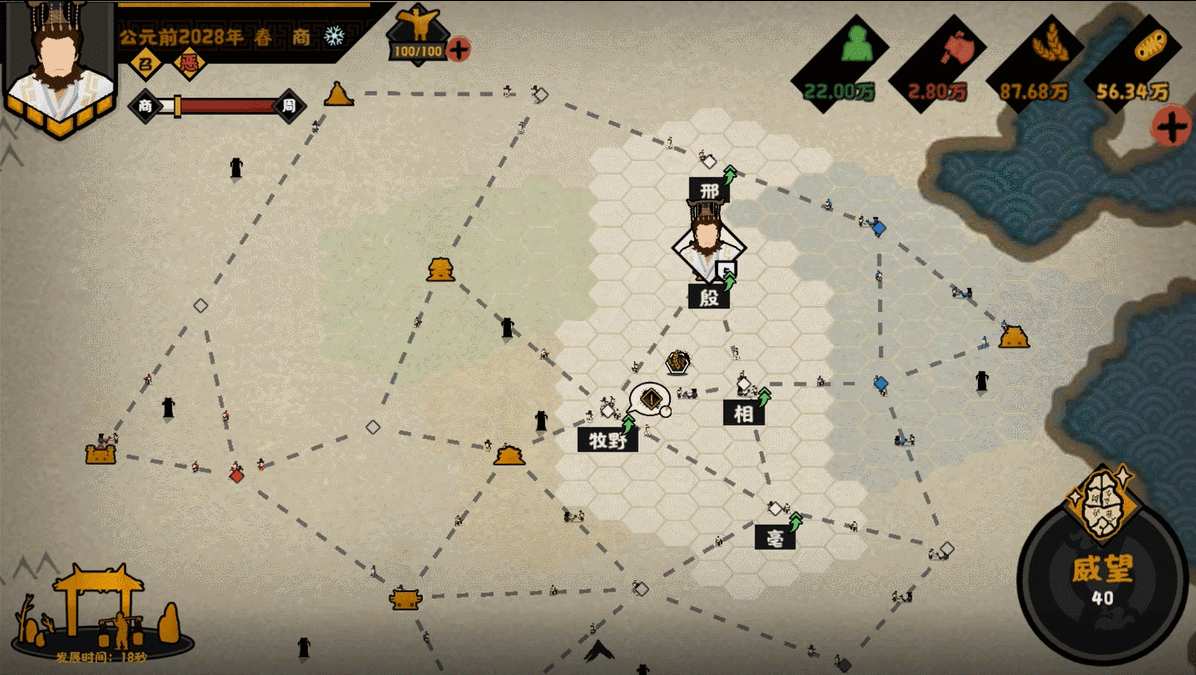Select the city labeled 牧野
Screen dimensions: 1196x675
(x=607, y=439)
